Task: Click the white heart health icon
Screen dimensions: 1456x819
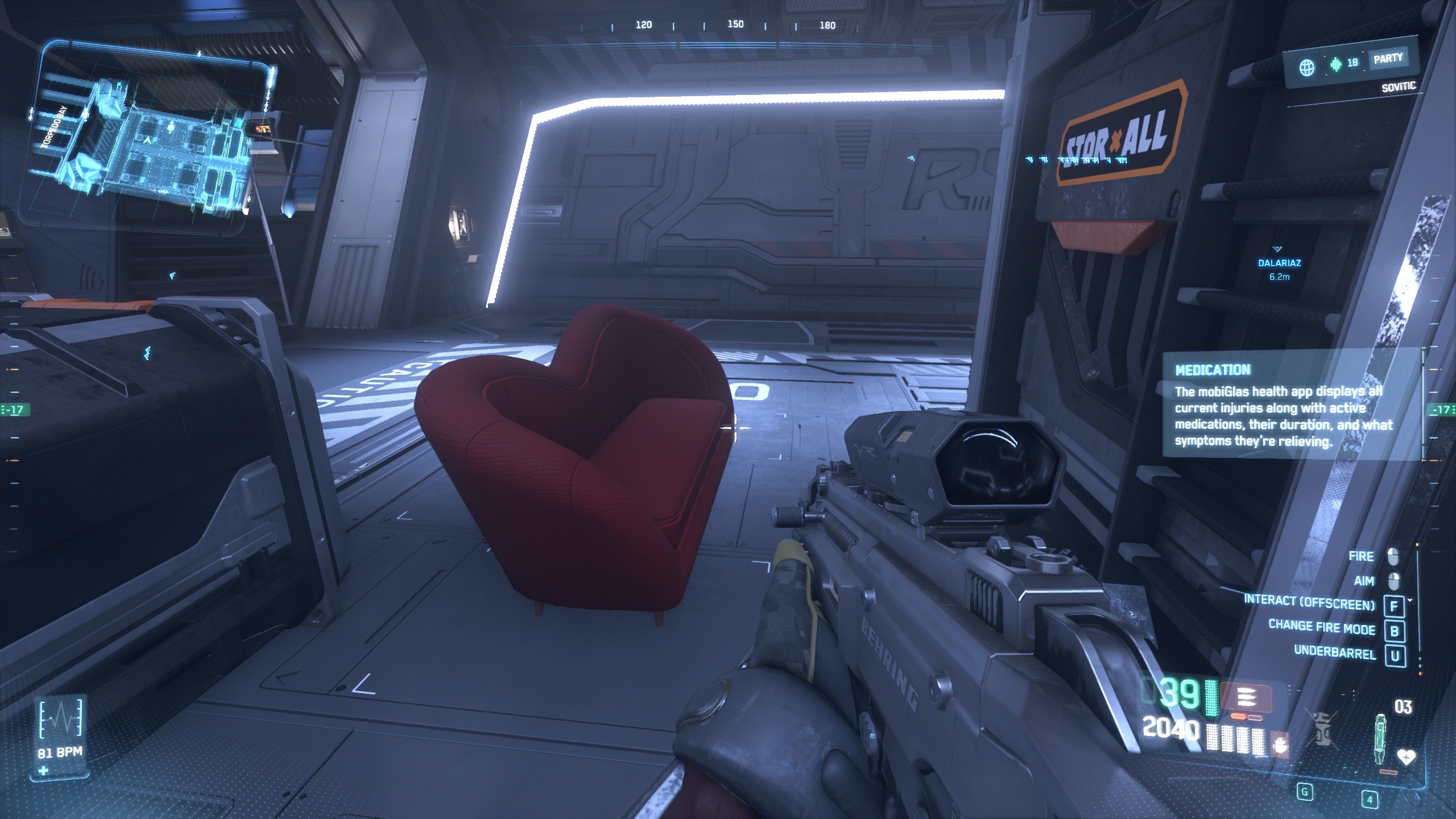Action: 1406,756
